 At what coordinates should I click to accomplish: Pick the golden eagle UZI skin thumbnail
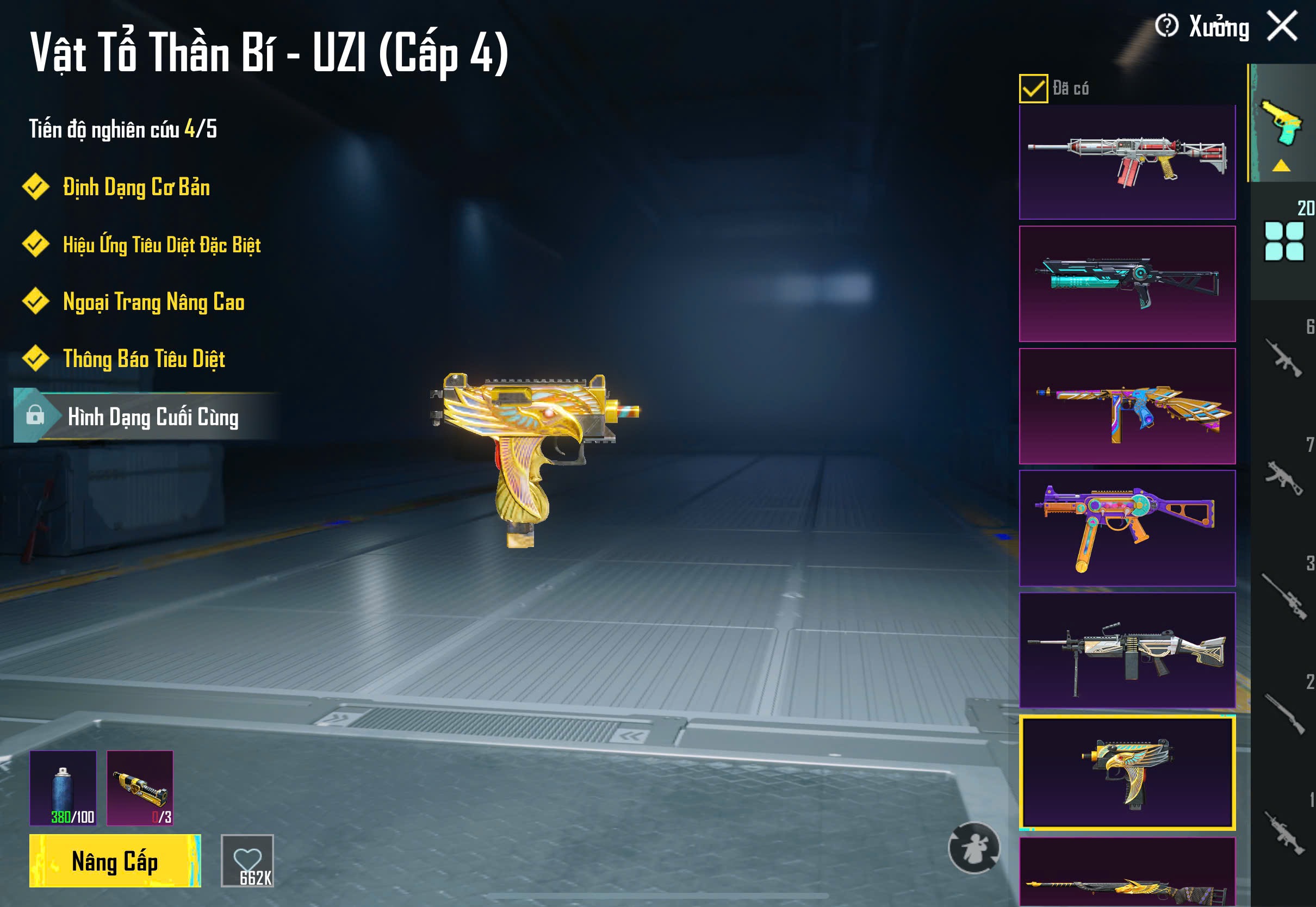tap(1127, 772)
